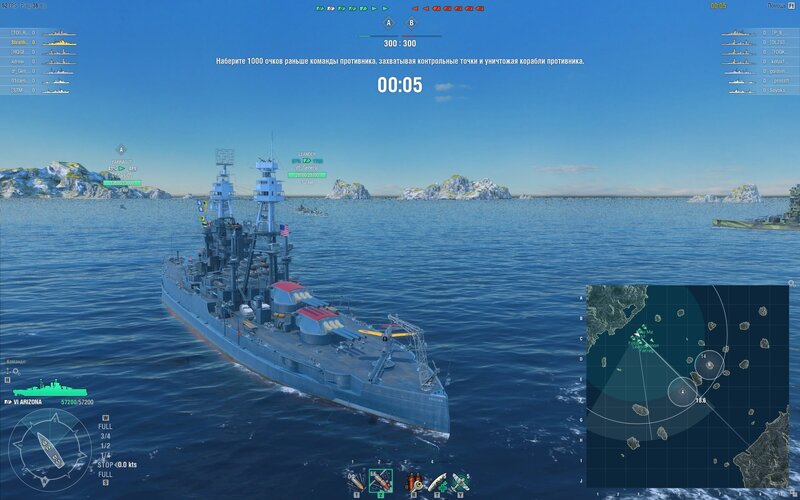
Task: Launch the spotting aircraft consumable
Action: 461,481
